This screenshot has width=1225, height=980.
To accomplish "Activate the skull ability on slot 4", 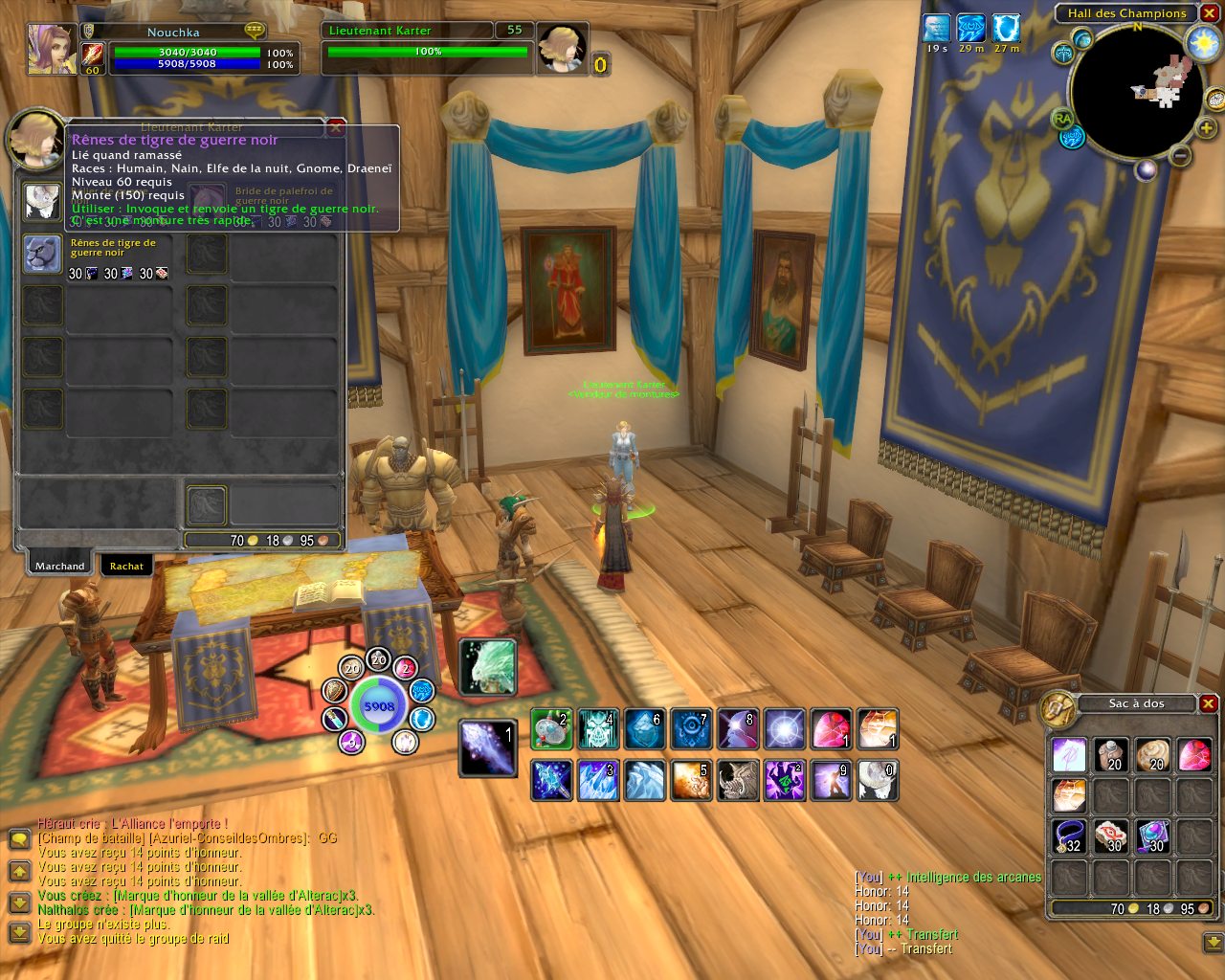I will pos(598,729).
